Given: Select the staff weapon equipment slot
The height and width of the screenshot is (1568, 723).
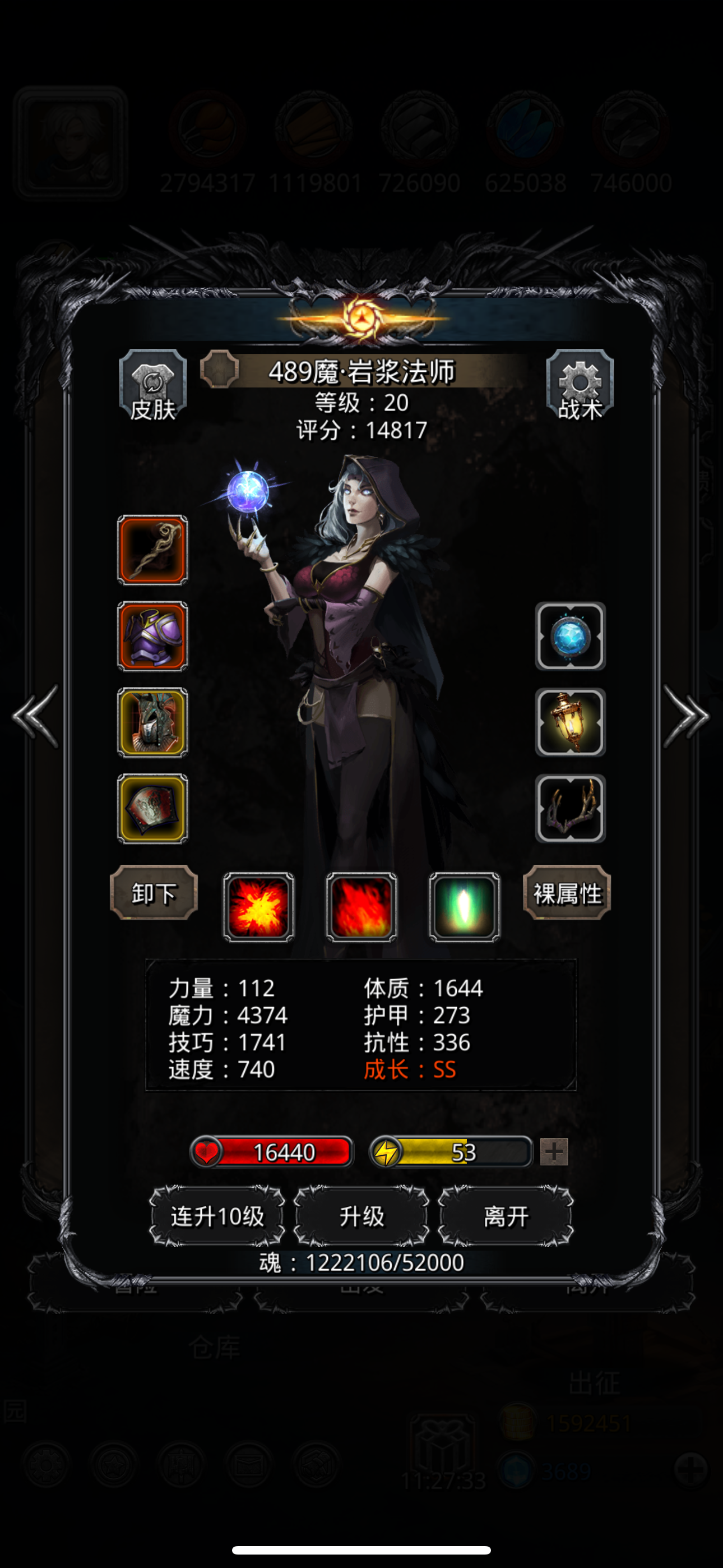Looking at the screenshot, I should tap(151, 550).
